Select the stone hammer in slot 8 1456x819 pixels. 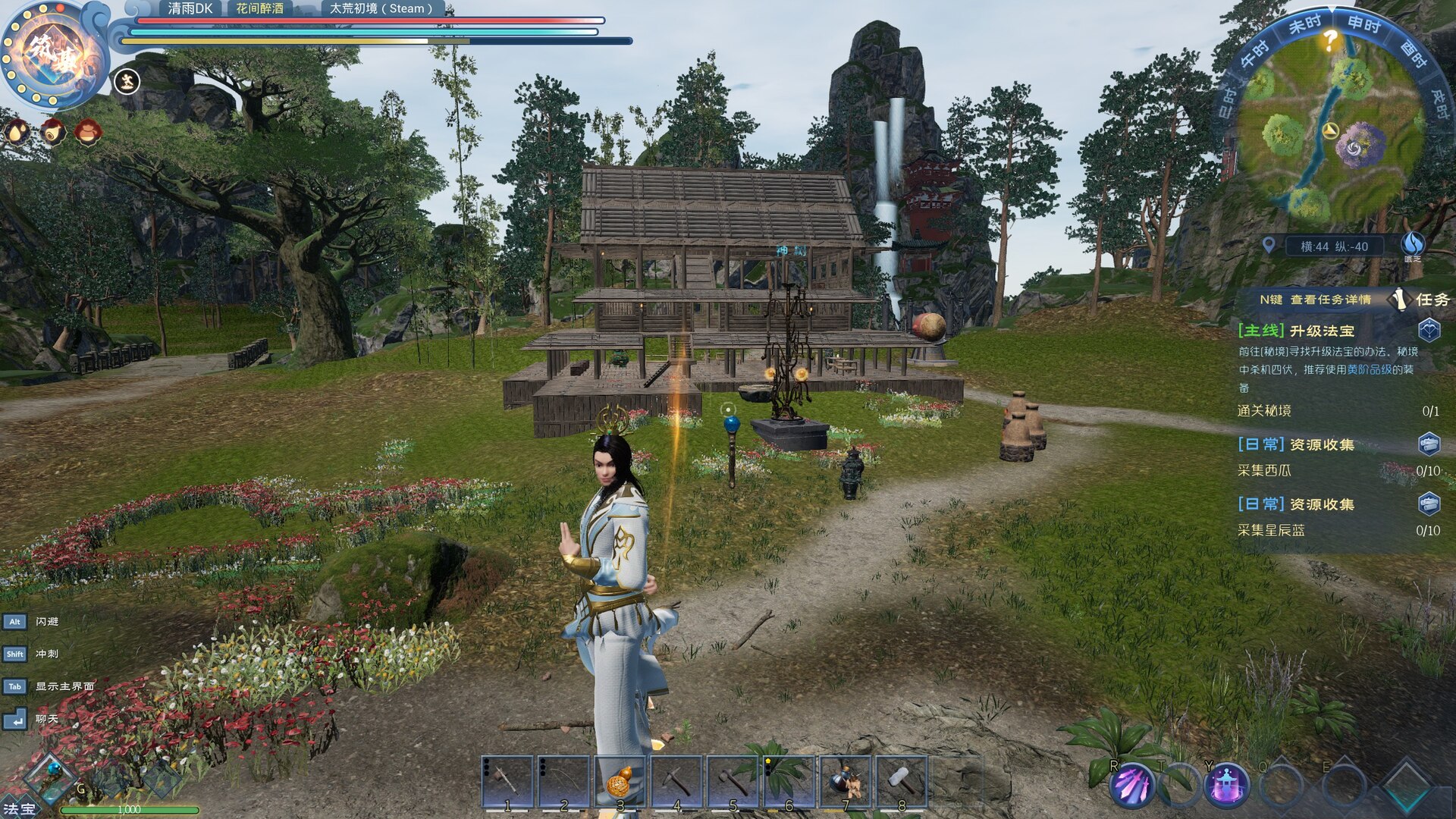tap(902, 781)
